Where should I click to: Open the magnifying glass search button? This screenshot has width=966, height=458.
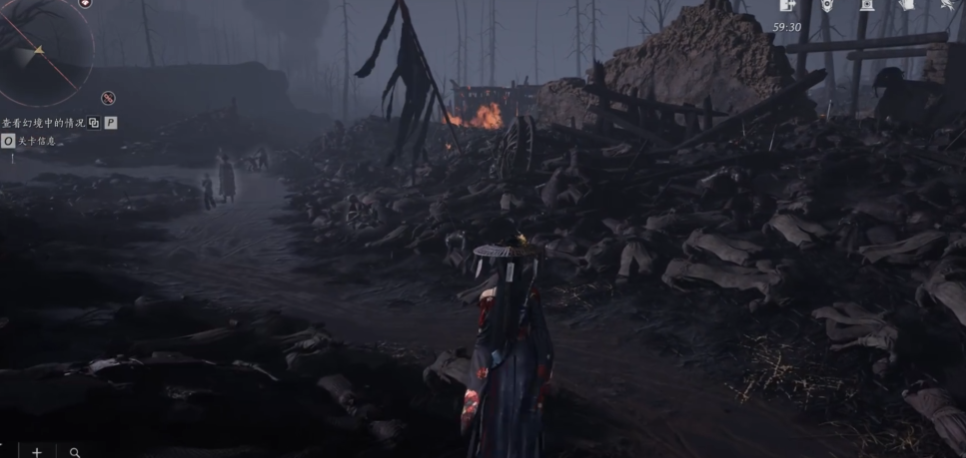75,452
